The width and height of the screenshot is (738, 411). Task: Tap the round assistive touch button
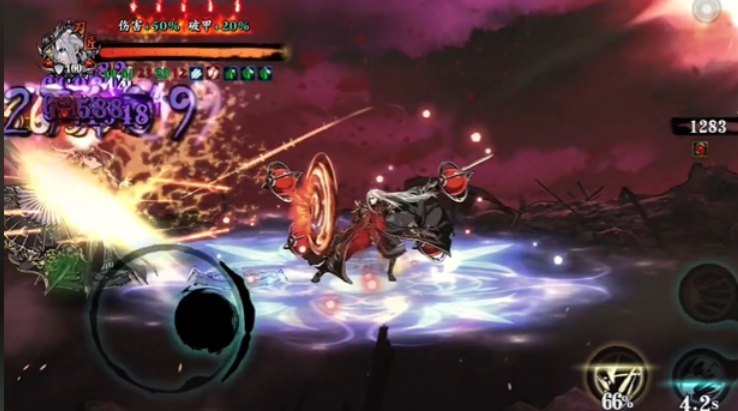(x=706, y=11)
